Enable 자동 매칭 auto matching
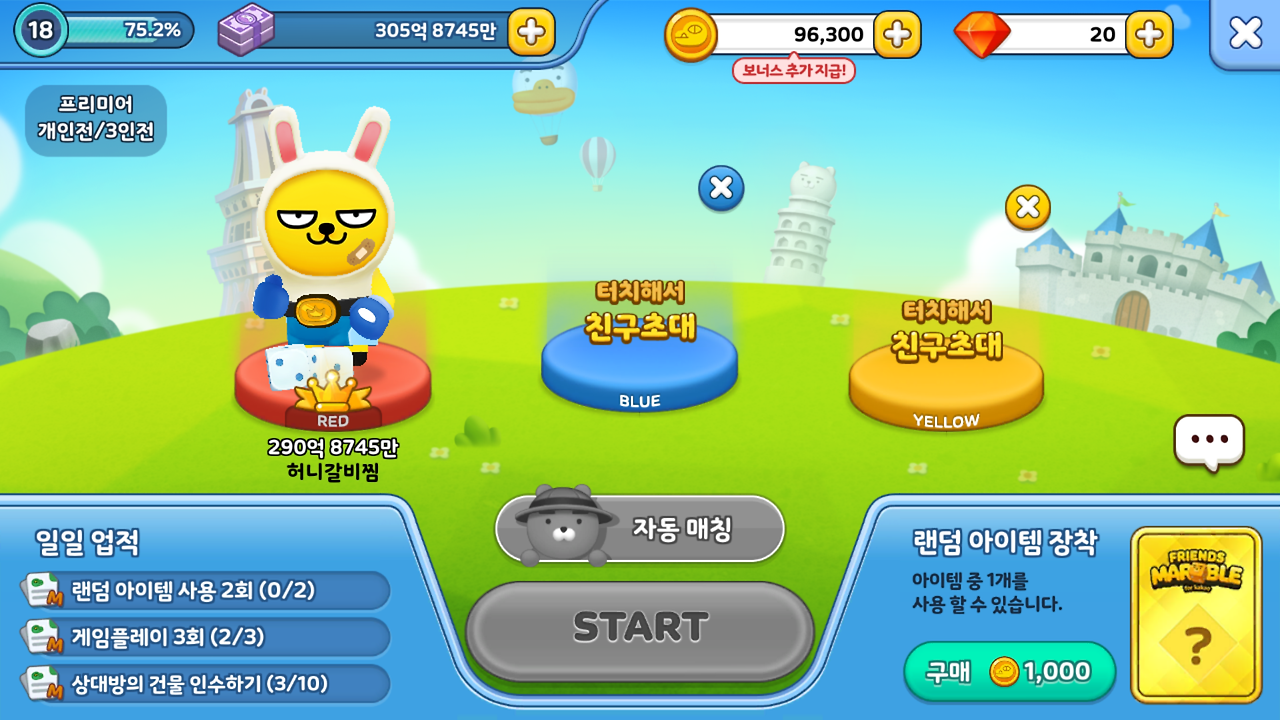Screen dimensions: 1280x720 pyautogui.click(x=685, y=530)
